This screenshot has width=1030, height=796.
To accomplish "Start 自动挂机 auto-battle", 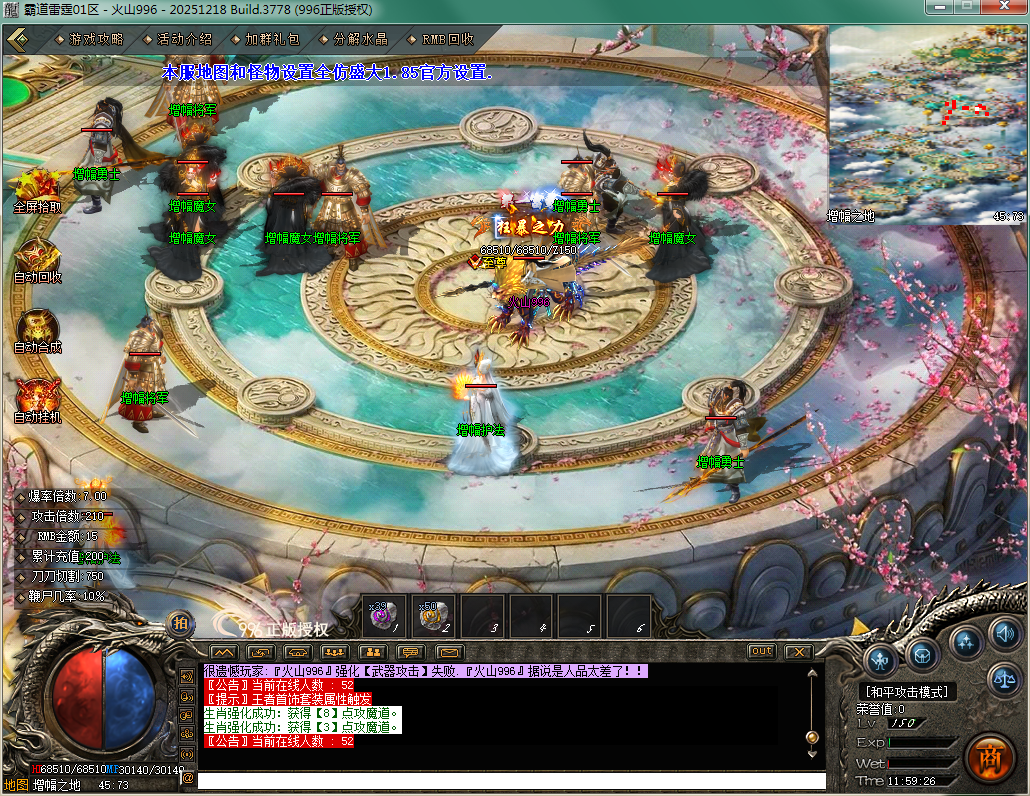I will point(37,398).
